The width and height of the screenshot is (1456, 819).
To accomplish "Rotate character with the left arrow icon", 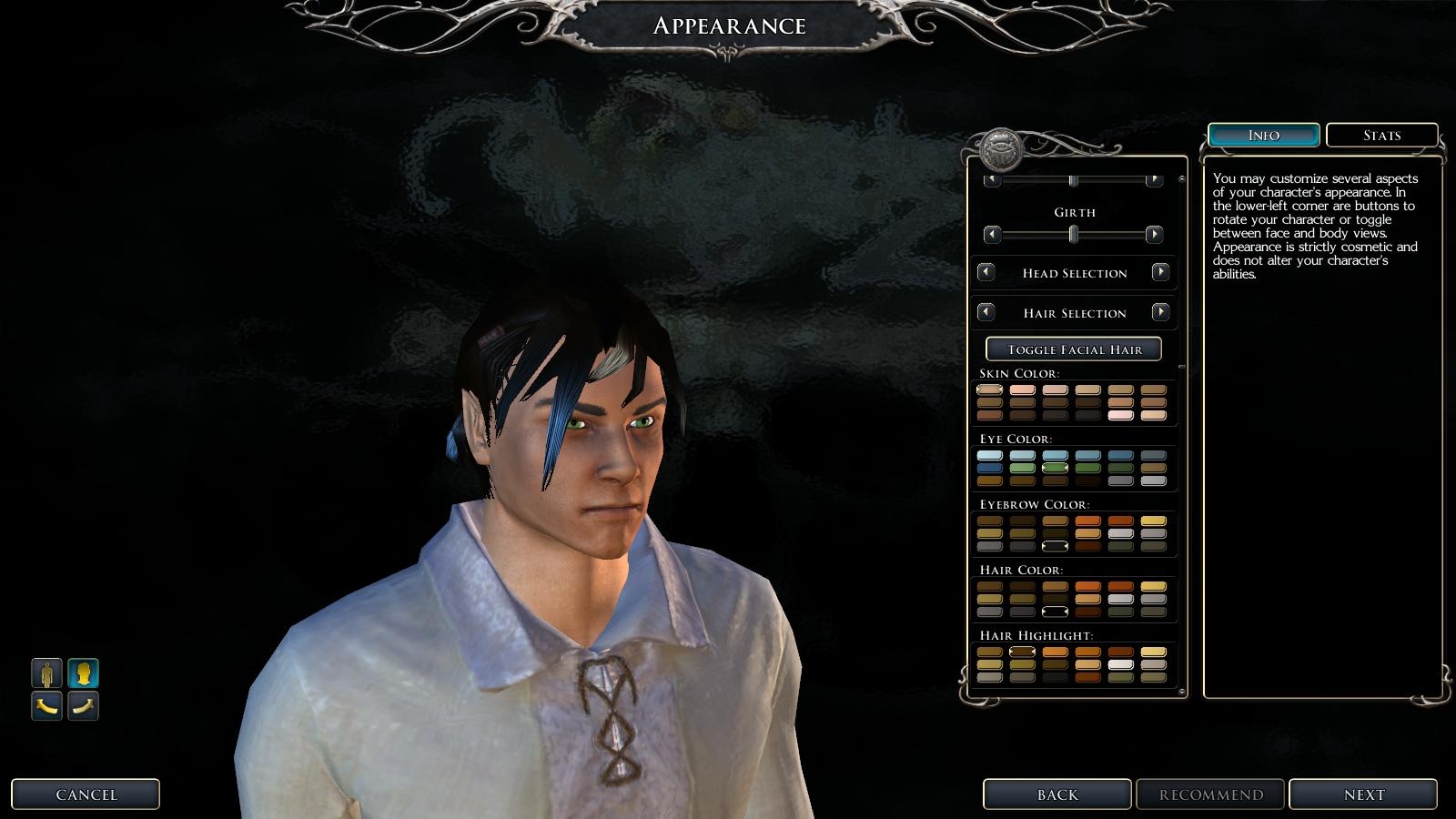I will pyautogui.click(x=47, y=705).
